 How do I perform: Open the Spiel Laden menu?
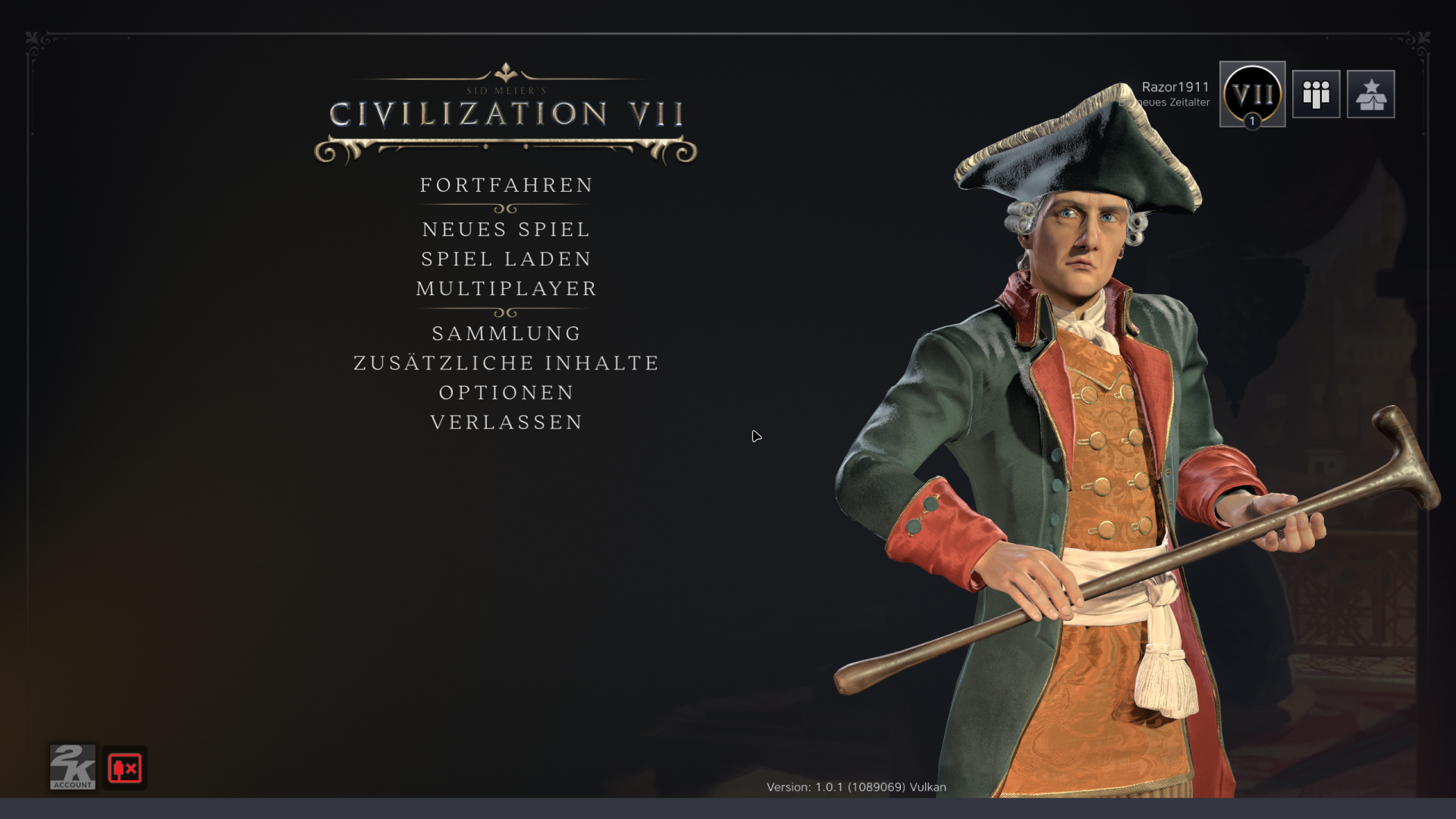[506, 259]
